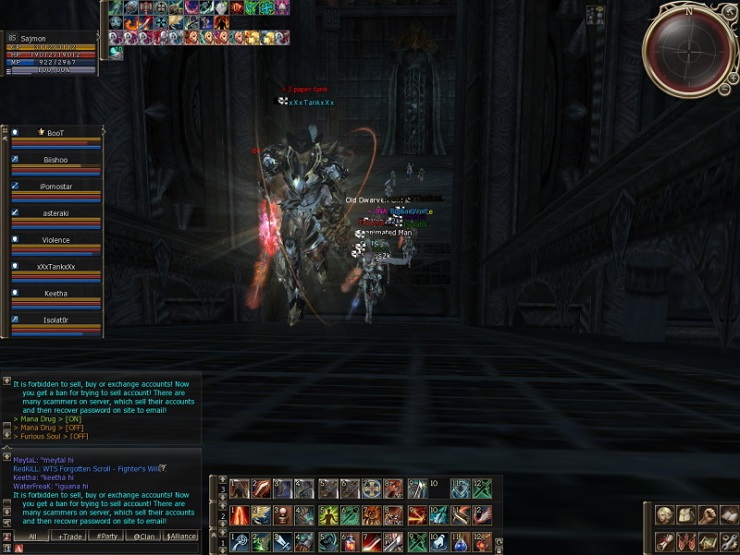Select party member iPornostar
The image size is (740, 555).
click(x=56, y=187)
